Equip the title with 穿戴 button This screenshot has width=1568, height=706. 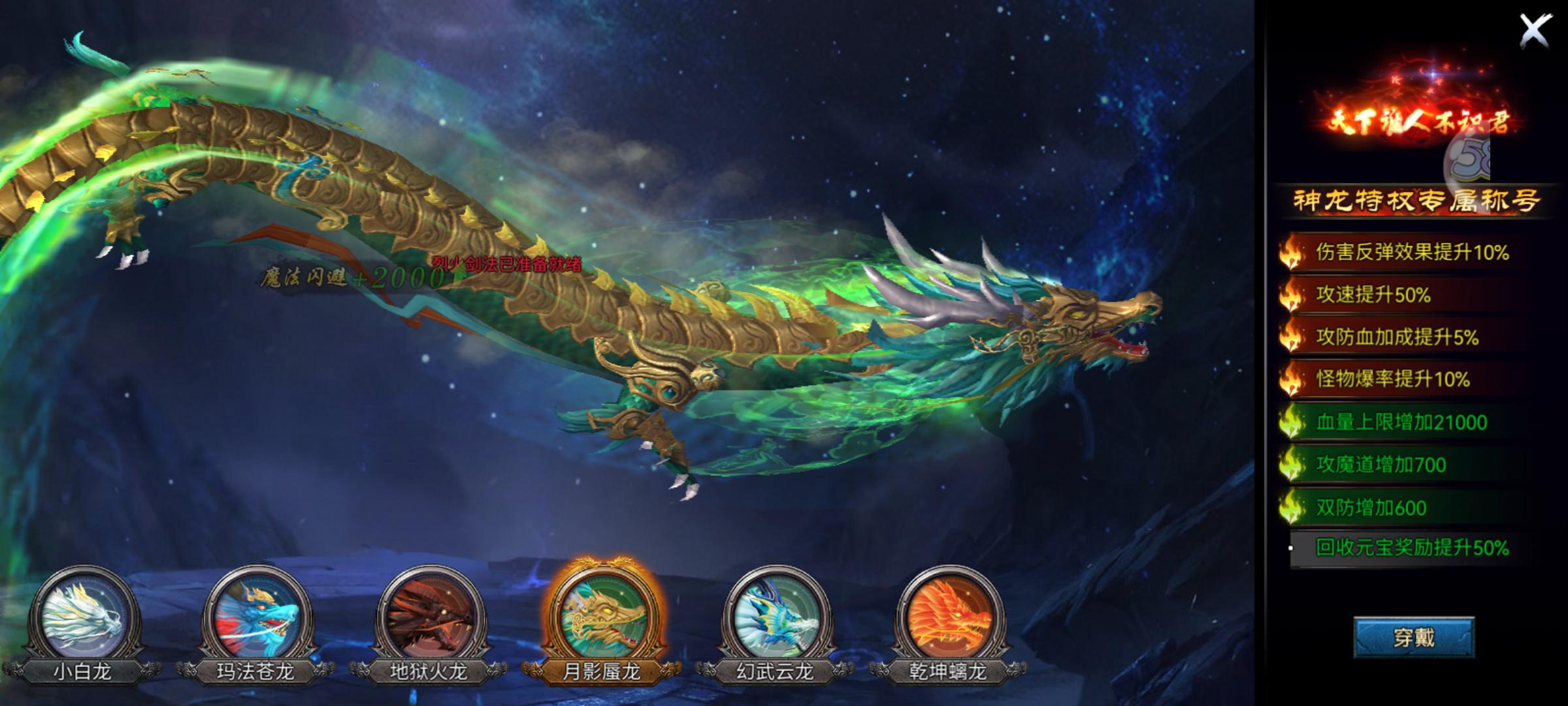pos(1414,637)
